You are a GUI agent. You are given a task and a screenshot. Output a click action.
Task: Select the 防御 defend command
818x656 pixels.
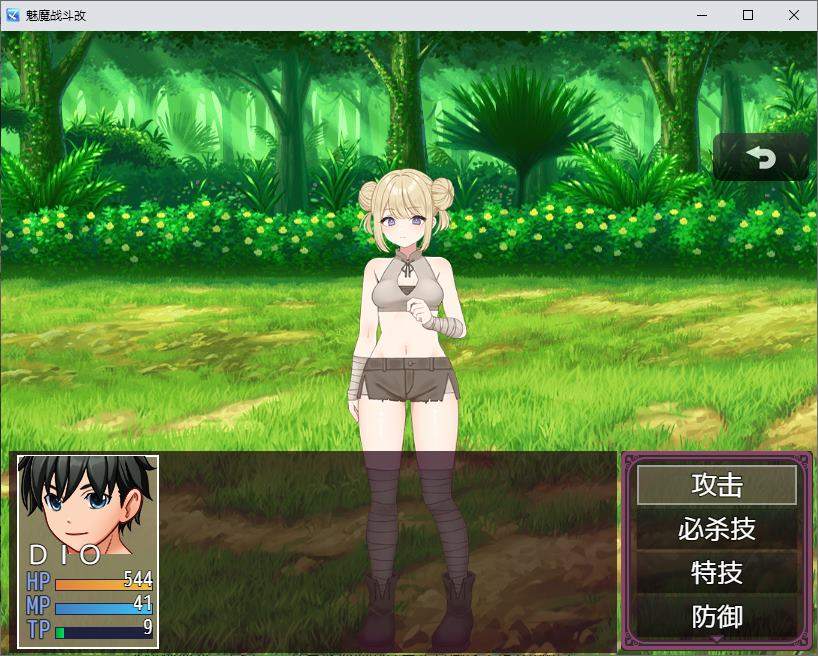click(717, 616)
